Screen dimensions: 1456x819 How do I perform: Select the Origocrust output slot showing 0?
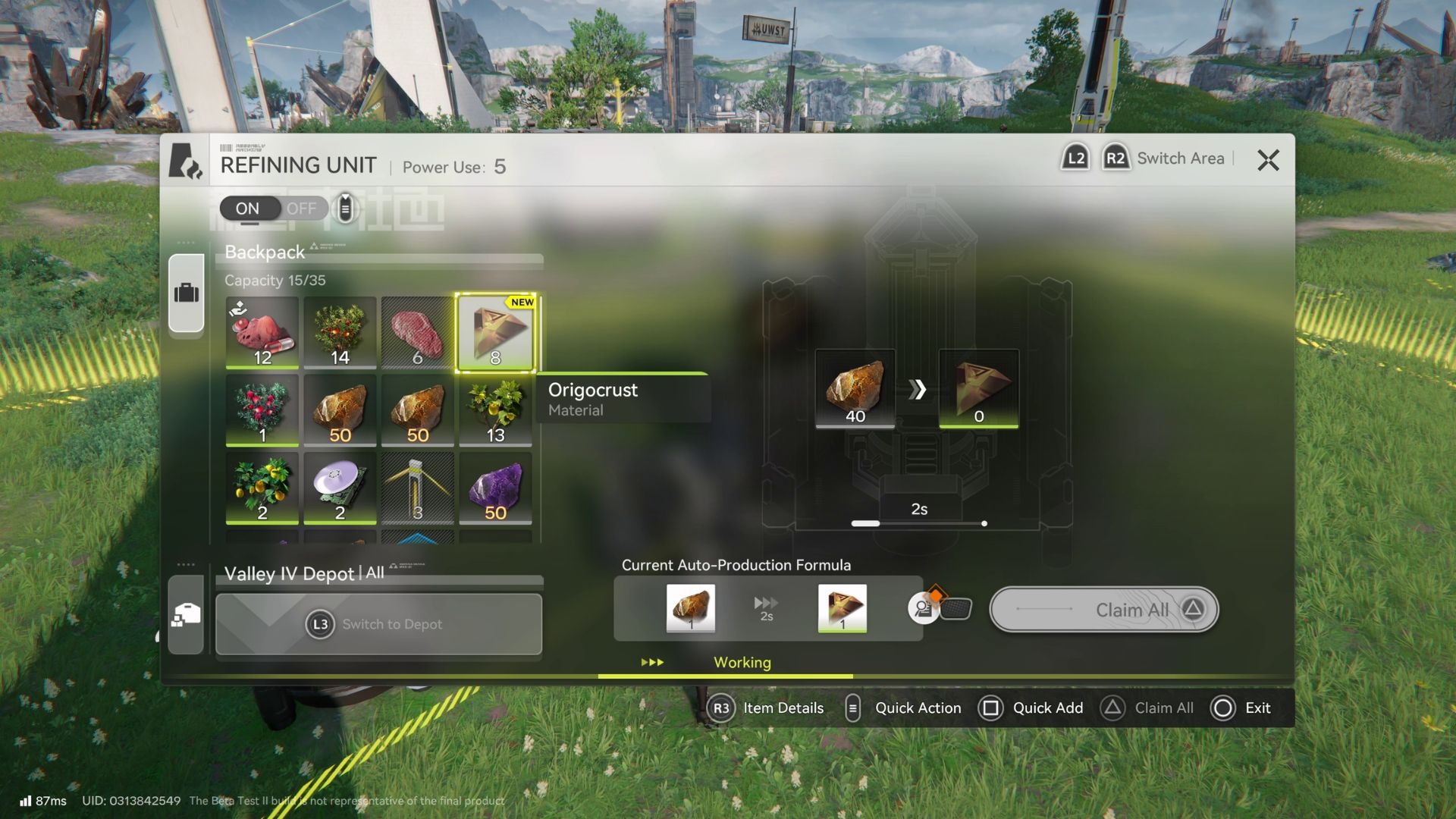click(978, 389)
